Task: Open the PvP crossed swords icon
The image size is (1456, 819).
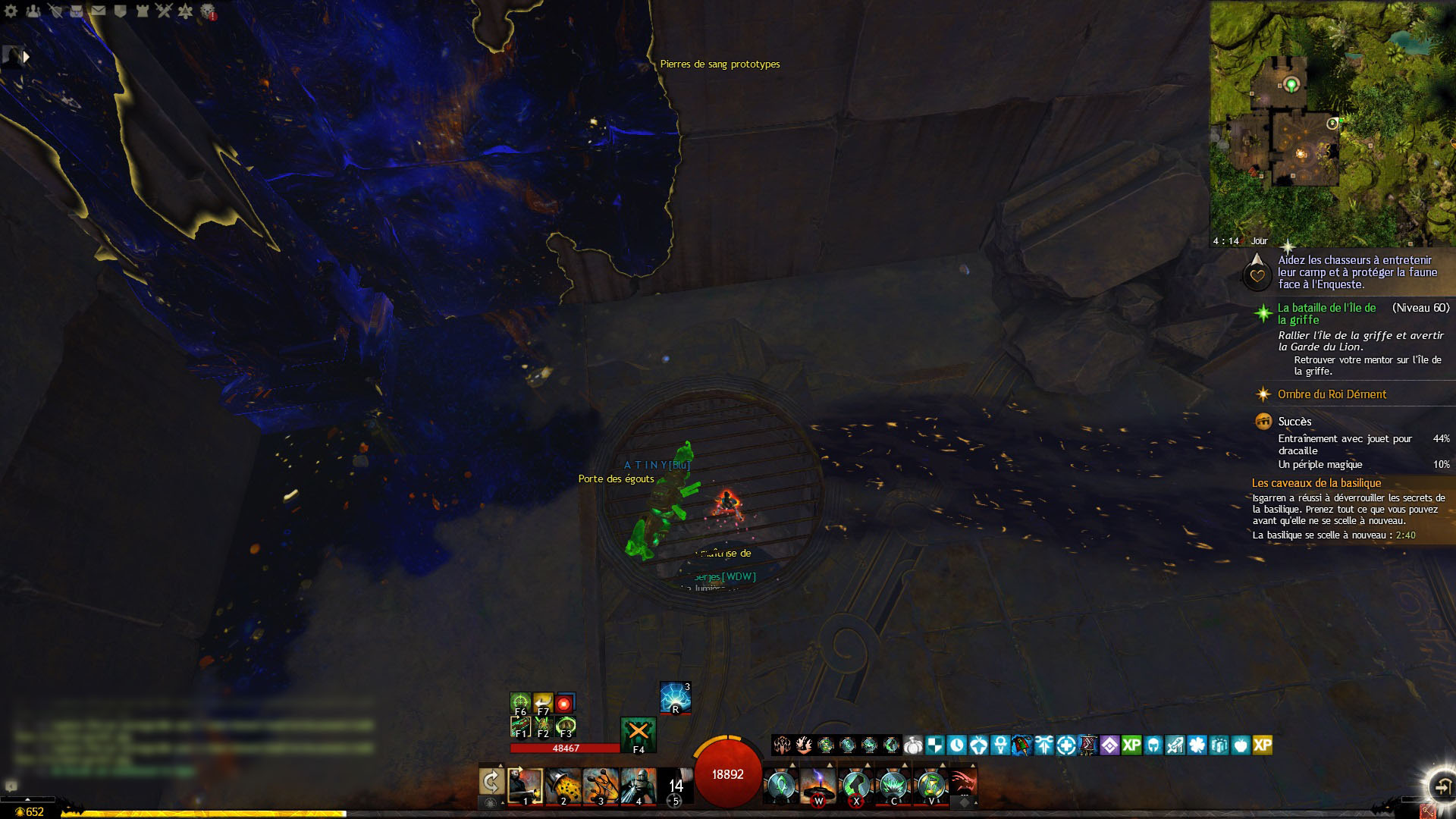Action: (164, 11)
